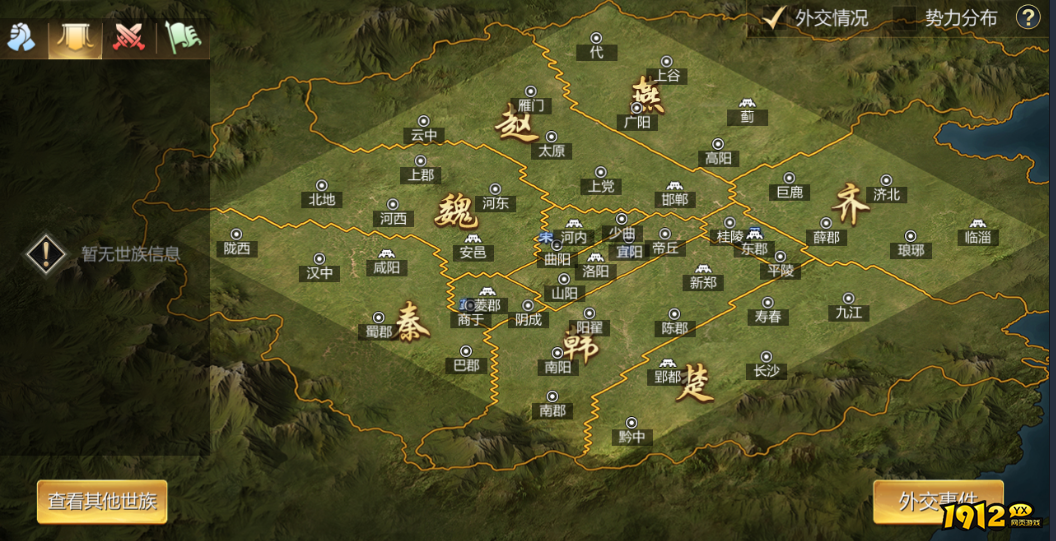Open the 外交事件 button
Viewport: 1056px width, 541px height.
pyautogui.click(x=937, y=502)
